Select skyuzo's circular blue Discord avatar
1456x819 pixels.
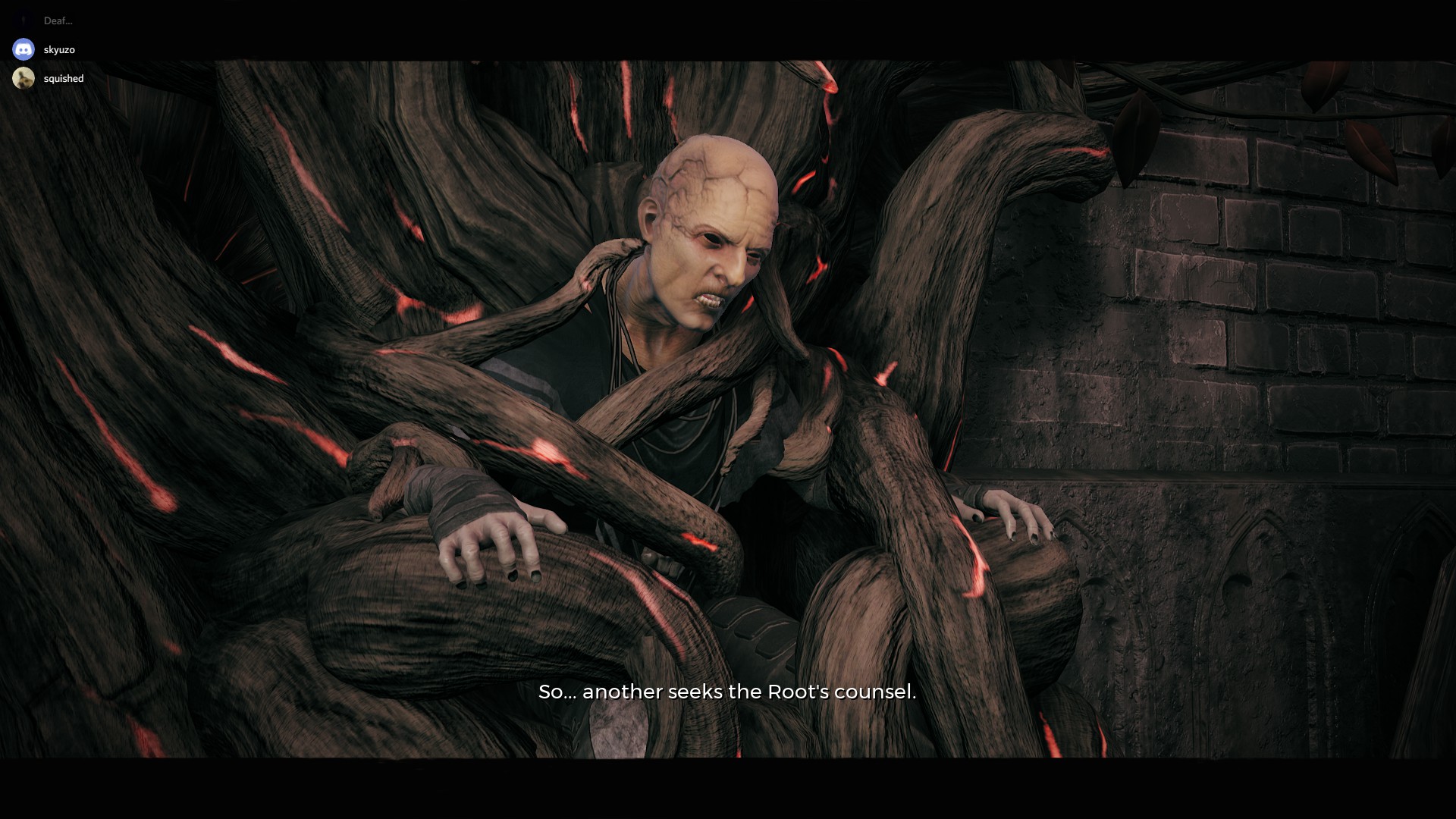point(24,49)
